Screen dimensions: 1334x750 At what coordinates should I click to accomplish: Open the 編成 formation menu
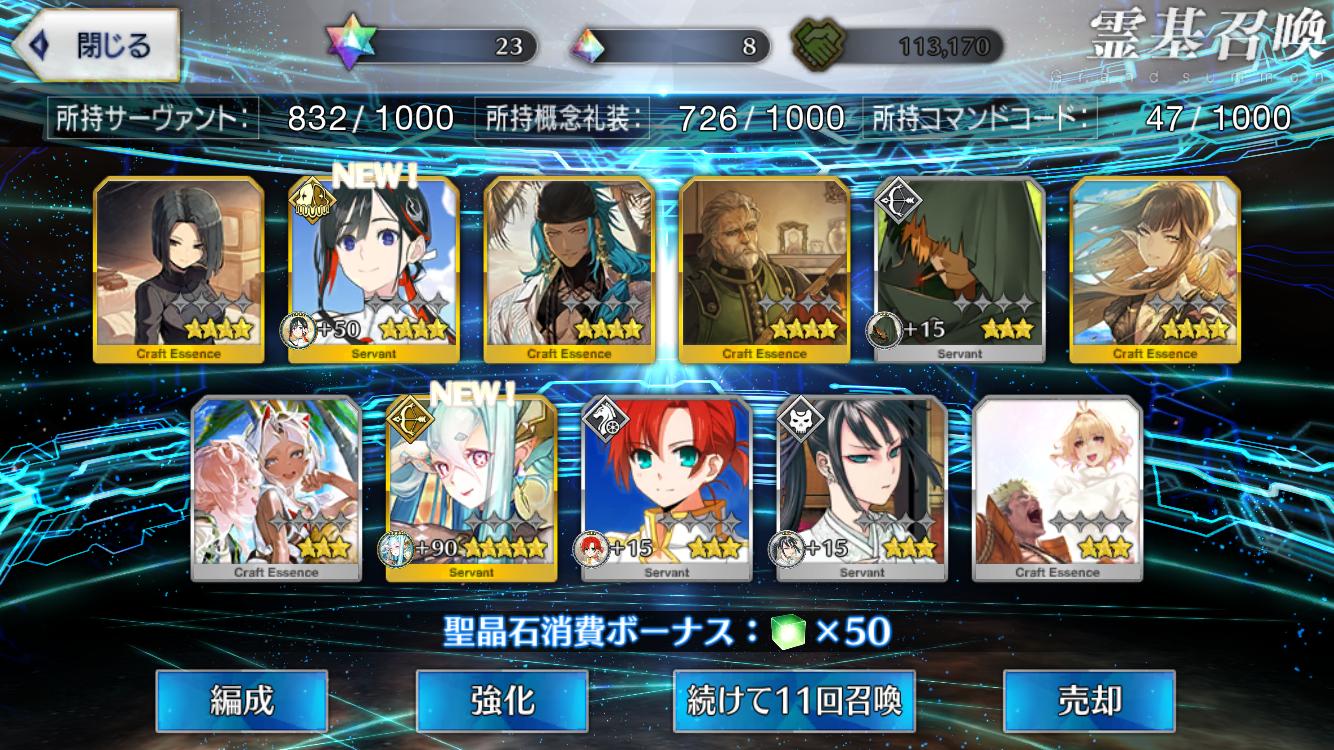(x=241, y=701)
